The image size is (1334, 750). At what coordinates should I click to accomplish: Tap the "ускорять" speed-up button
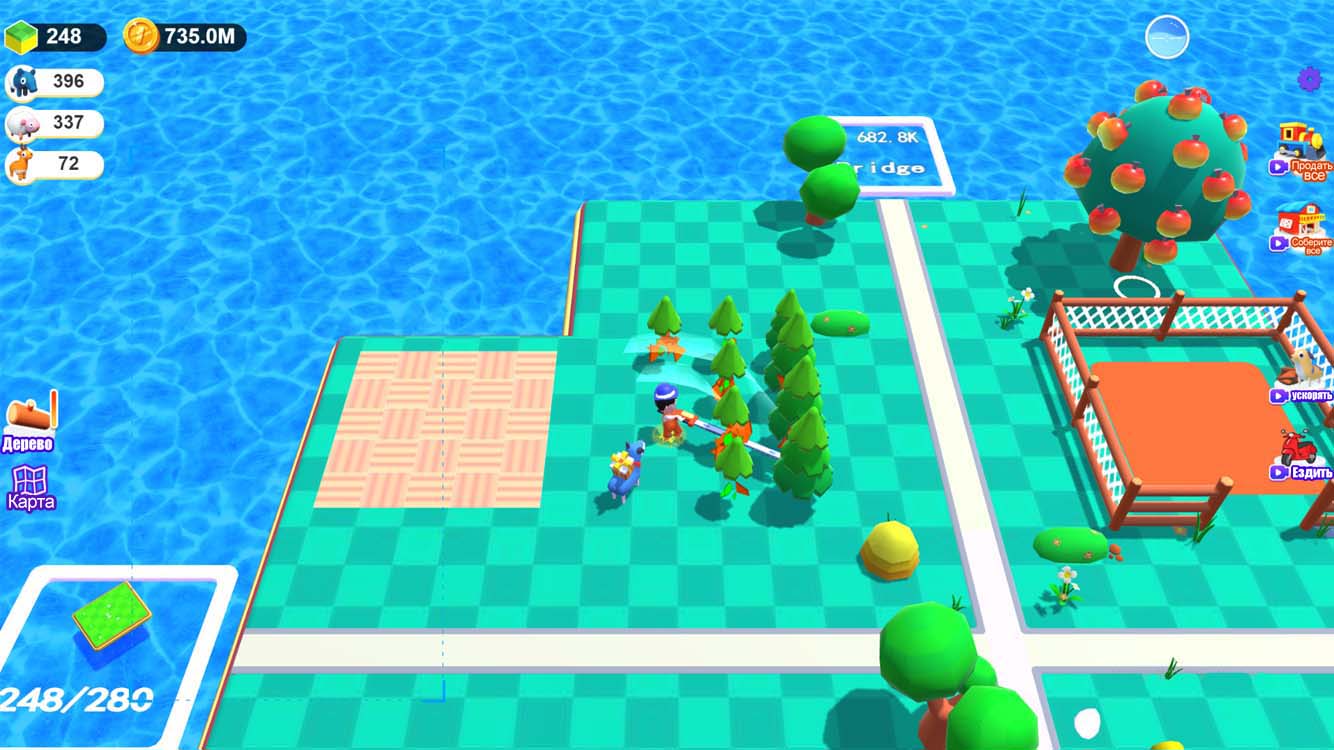(1301, 397)
